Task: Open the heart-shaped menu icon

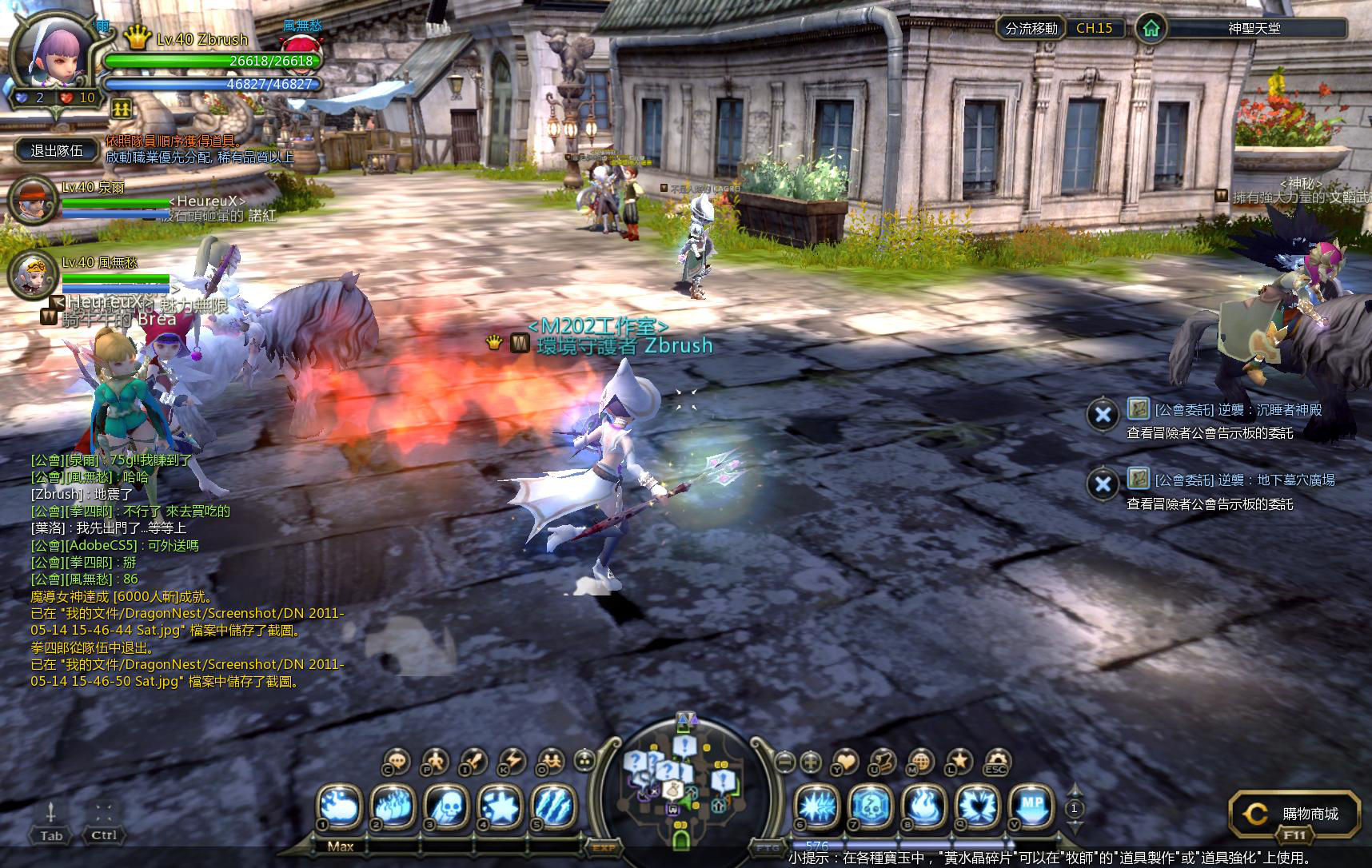Action: (x=845, y=762)
